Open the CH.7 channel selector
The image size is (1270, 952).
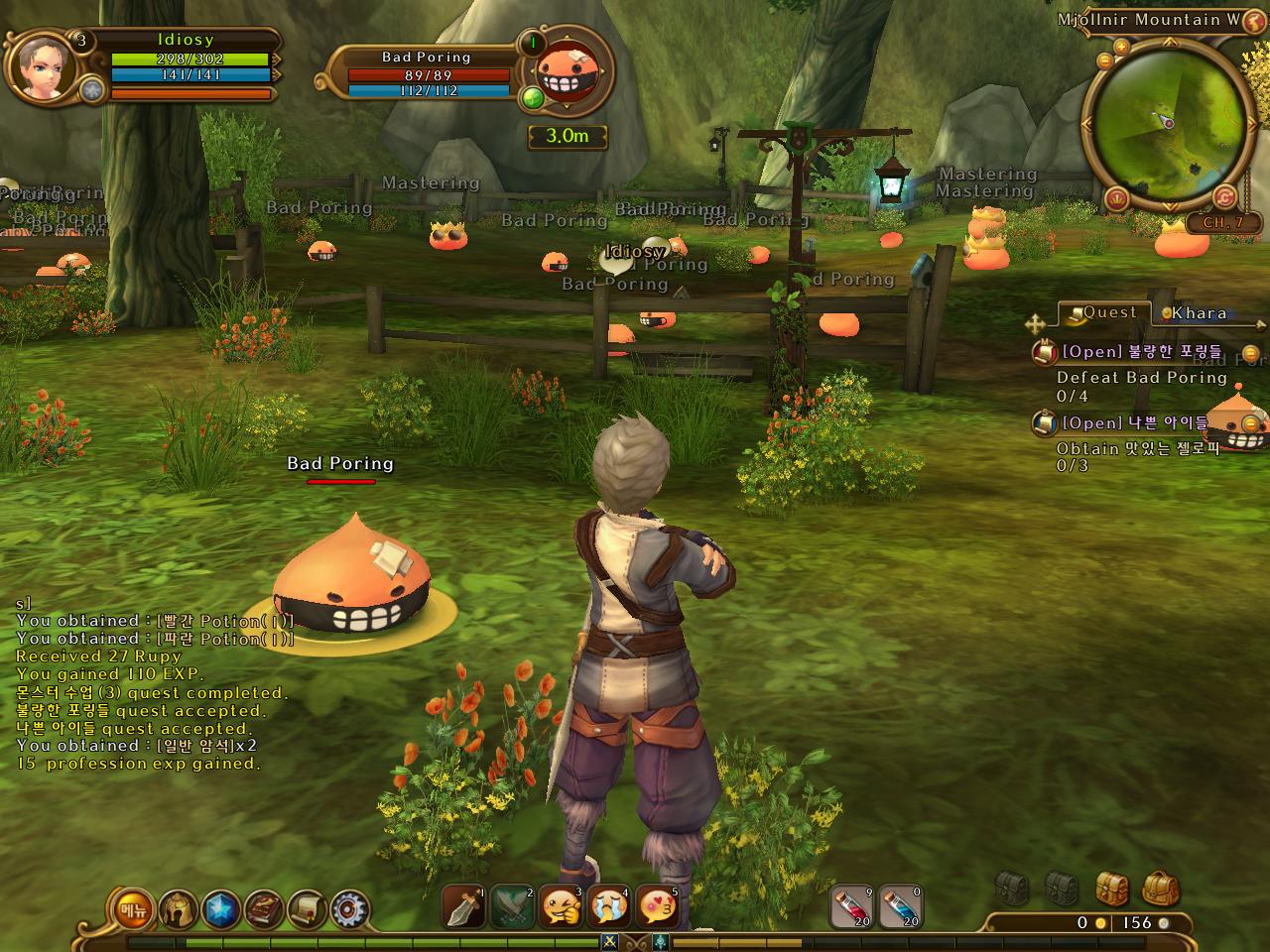point(1222,223)
